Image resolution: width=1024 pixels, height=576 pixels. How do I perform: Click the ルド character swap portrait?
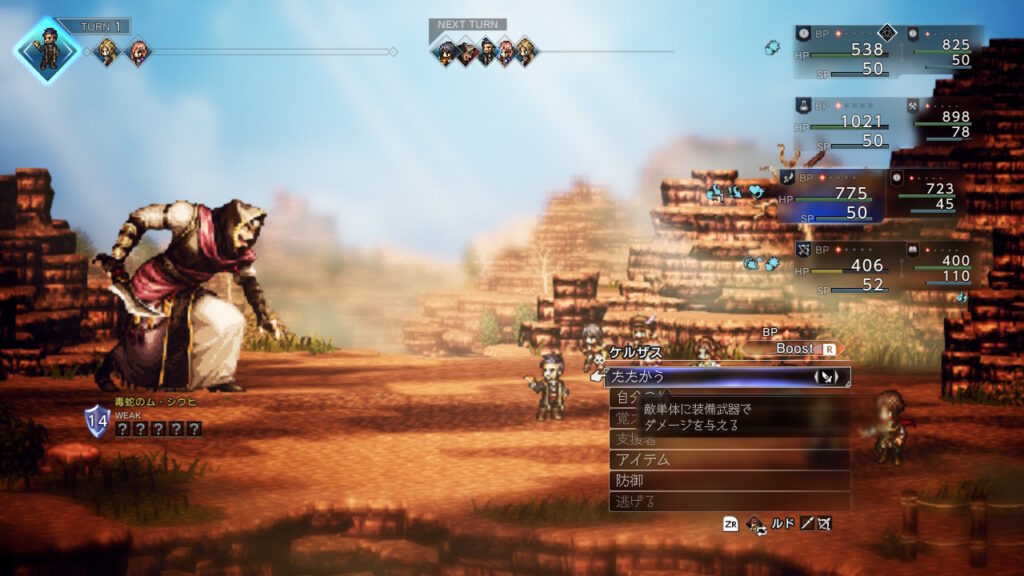click(x=757, y=523)
